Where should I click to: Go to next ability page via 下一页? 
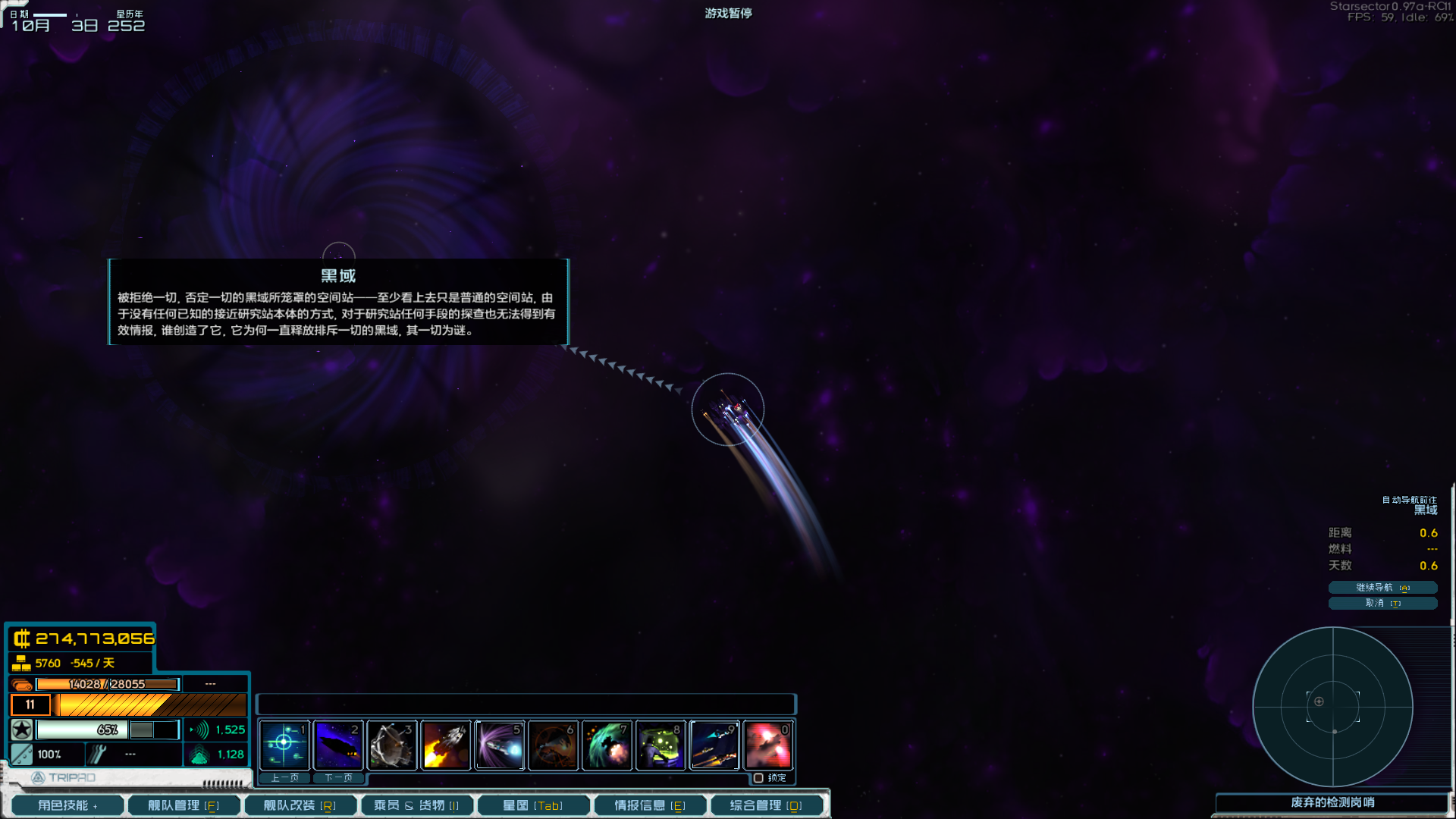pyautogui.click(x=338, y=778)
